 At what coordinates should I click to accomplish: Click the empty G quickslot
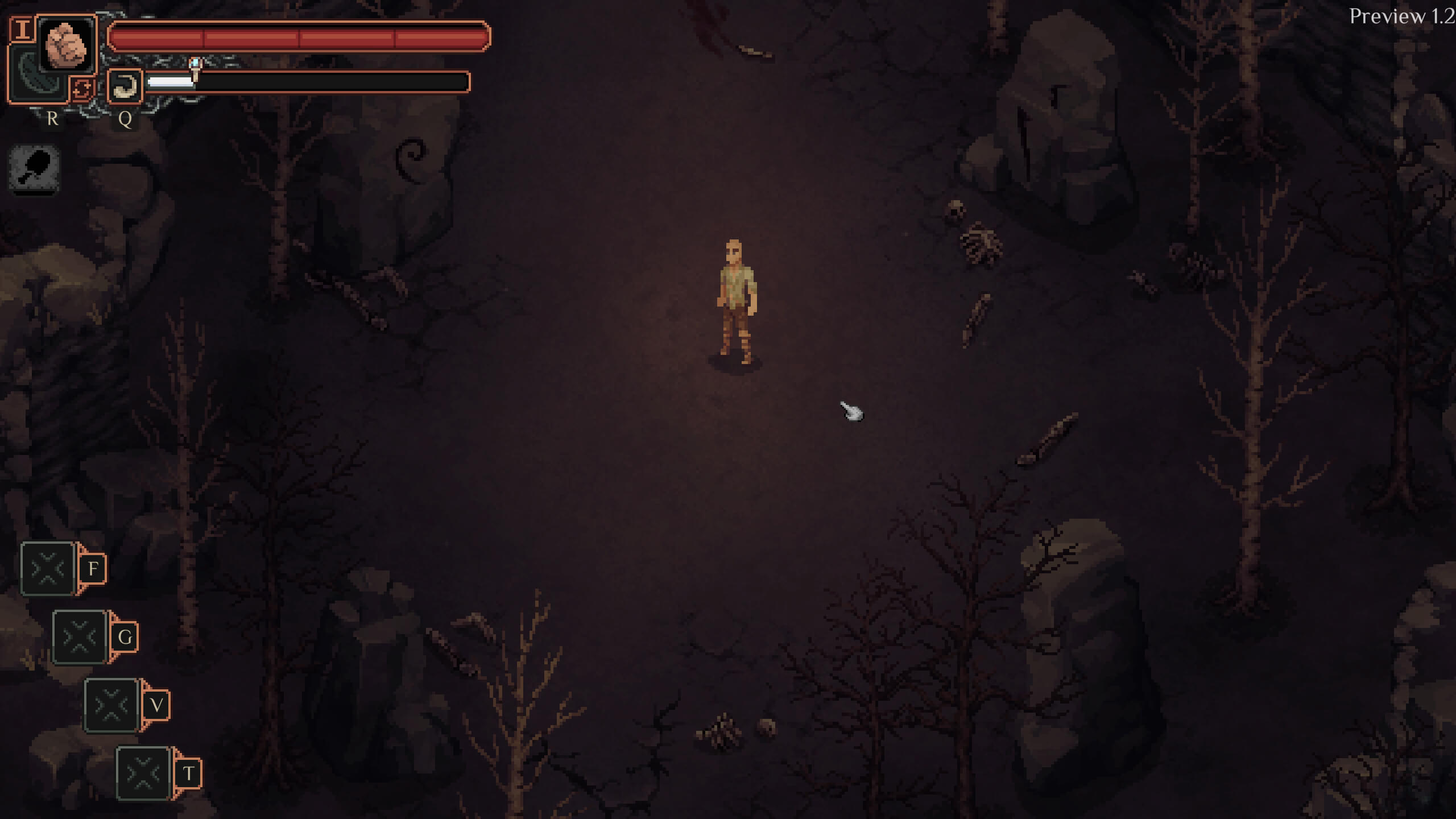80,636
